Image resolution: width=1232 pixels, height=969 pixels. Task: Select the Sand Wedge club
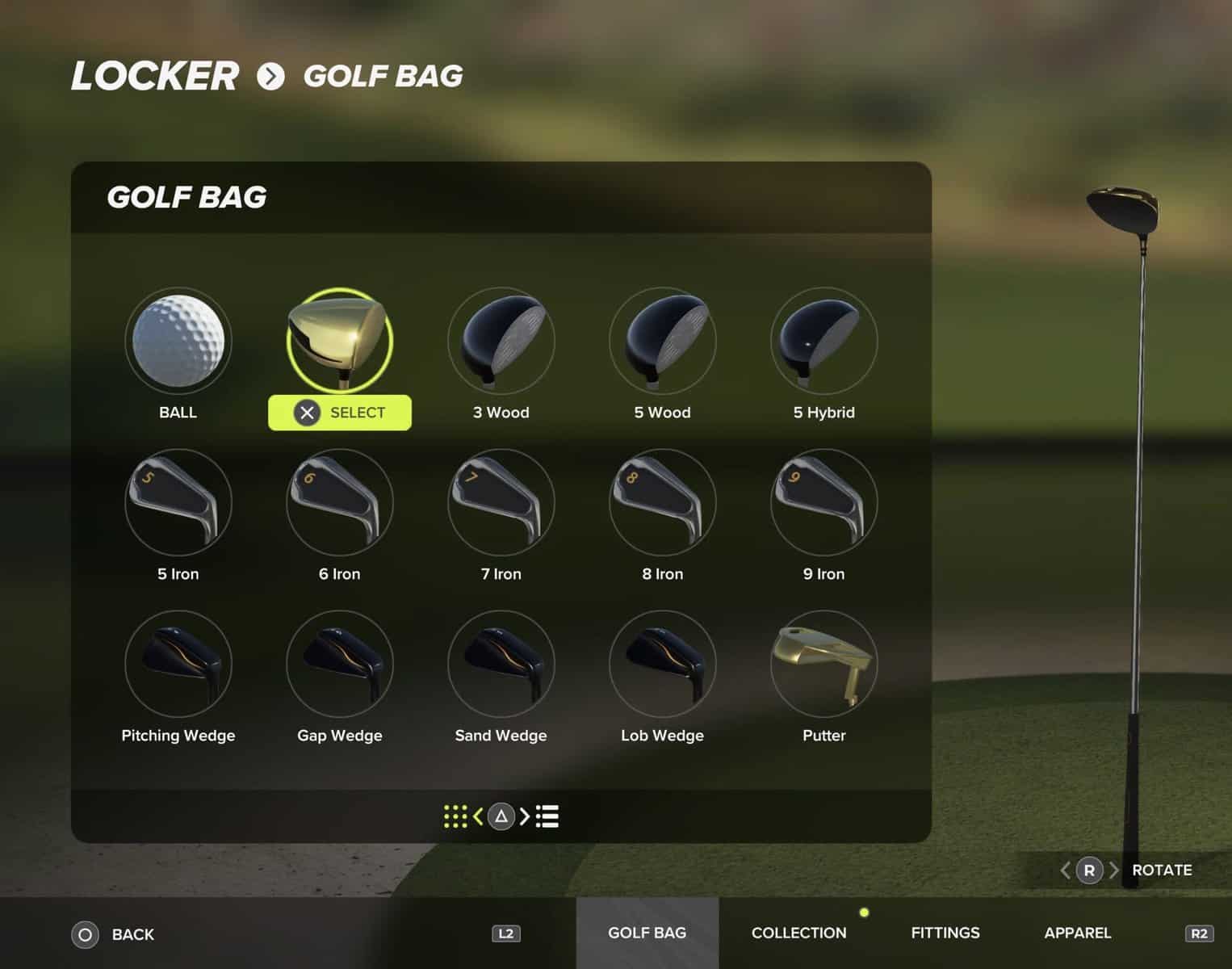[501, 664]
